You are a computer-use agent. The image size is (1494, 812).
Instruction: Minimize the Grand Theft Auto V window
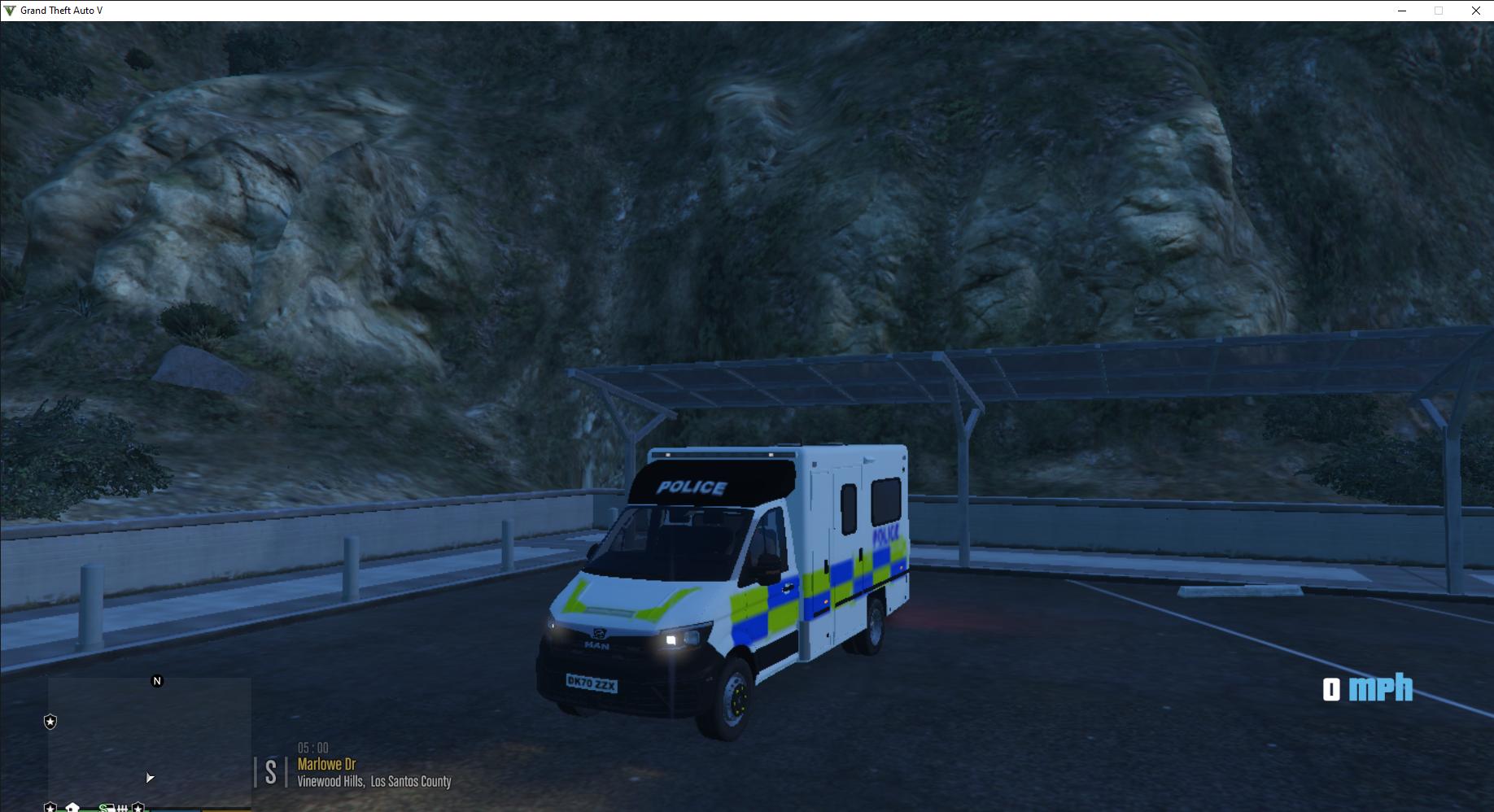(1401, 11)
